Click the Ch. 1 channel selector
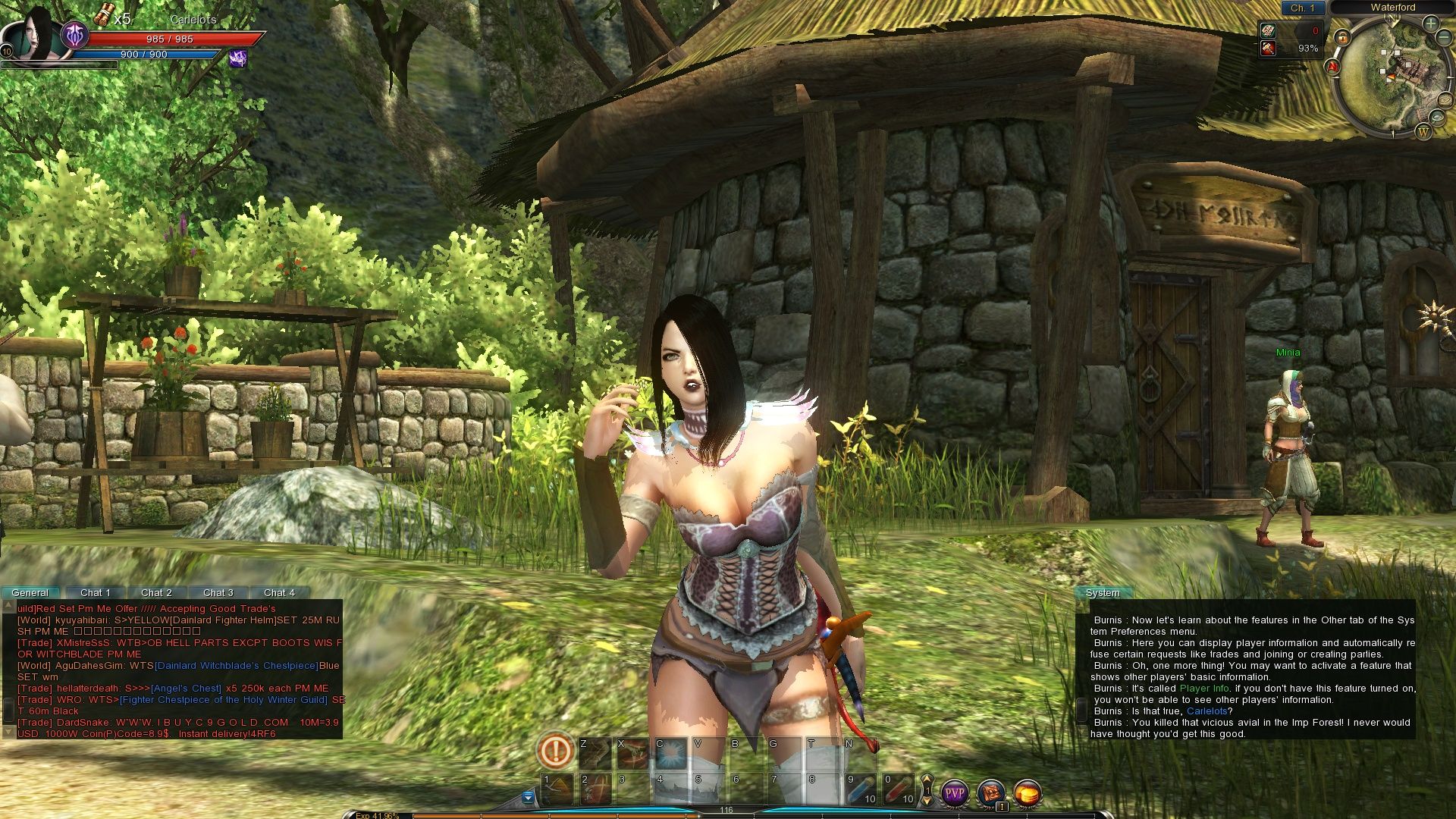 pyautogui.click(x=1303, y=8)
